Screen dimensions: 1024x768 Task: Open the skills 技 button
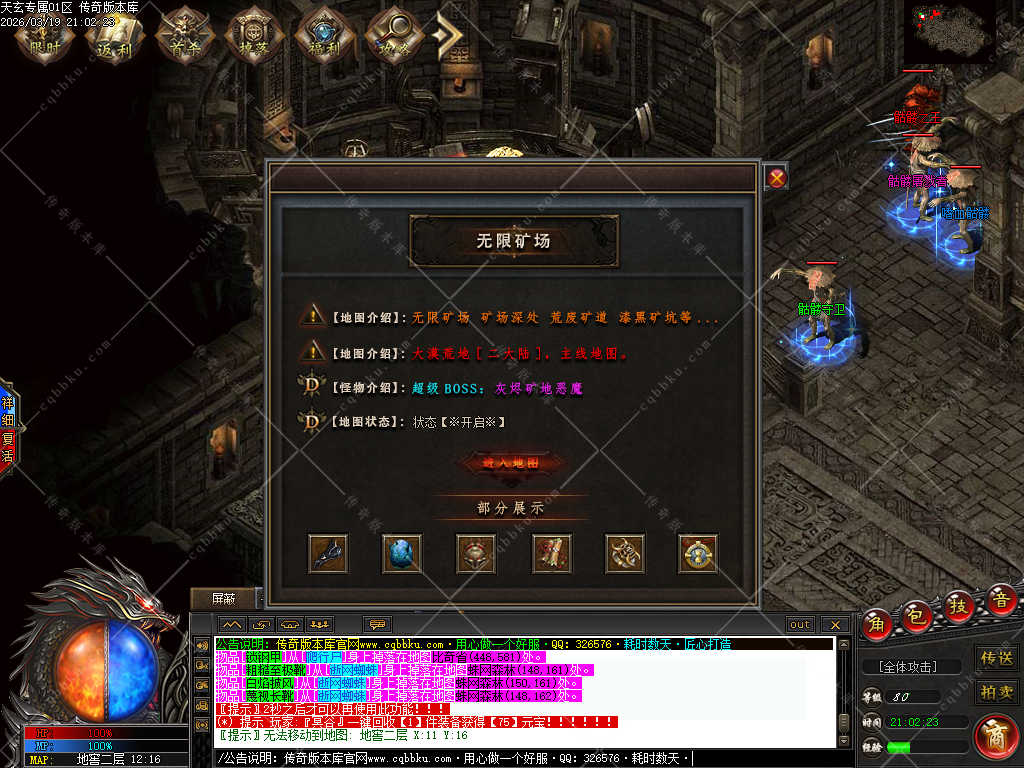(958, 606)
